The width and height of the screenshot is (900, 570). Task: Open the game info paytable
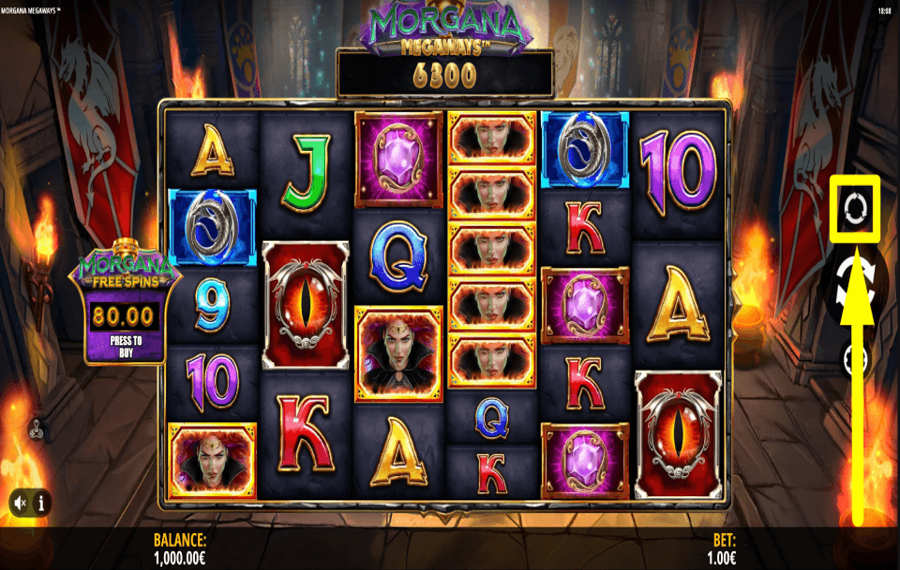[42, 502]
